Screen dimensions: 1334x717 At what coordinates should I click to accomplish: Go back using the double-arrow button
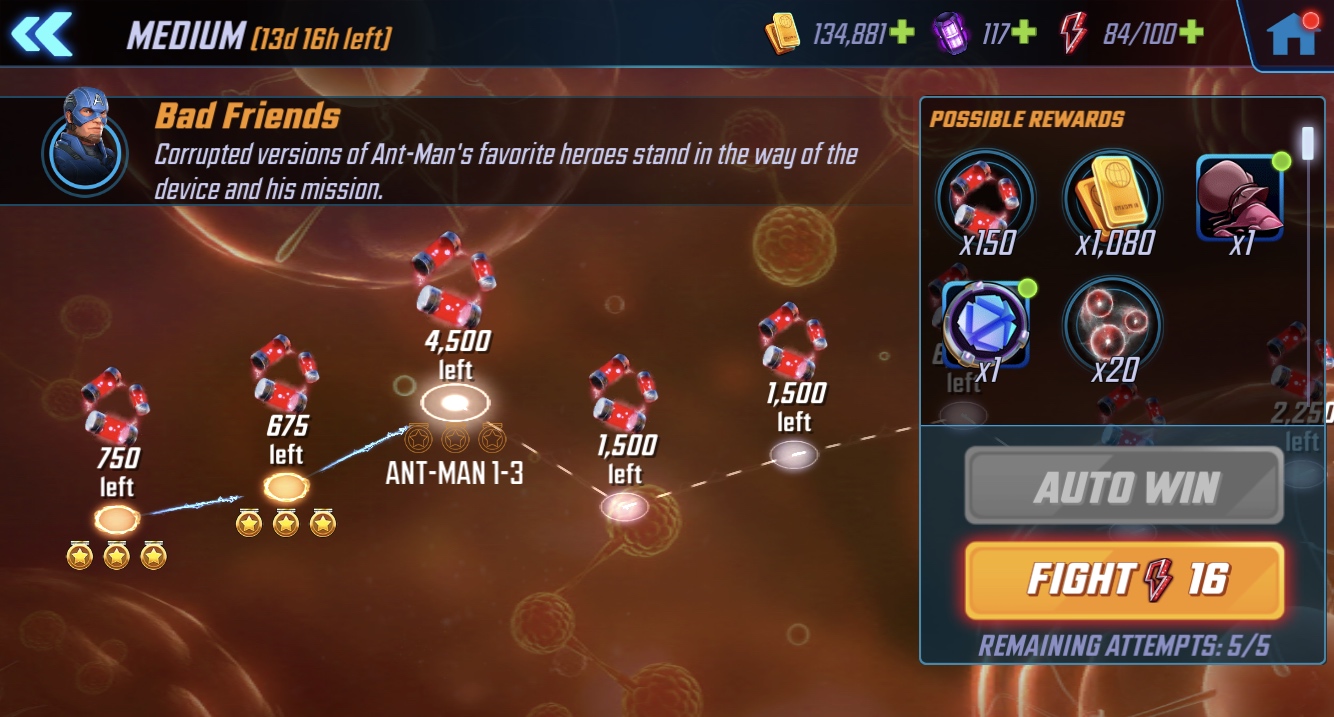[x=42, y=34]
